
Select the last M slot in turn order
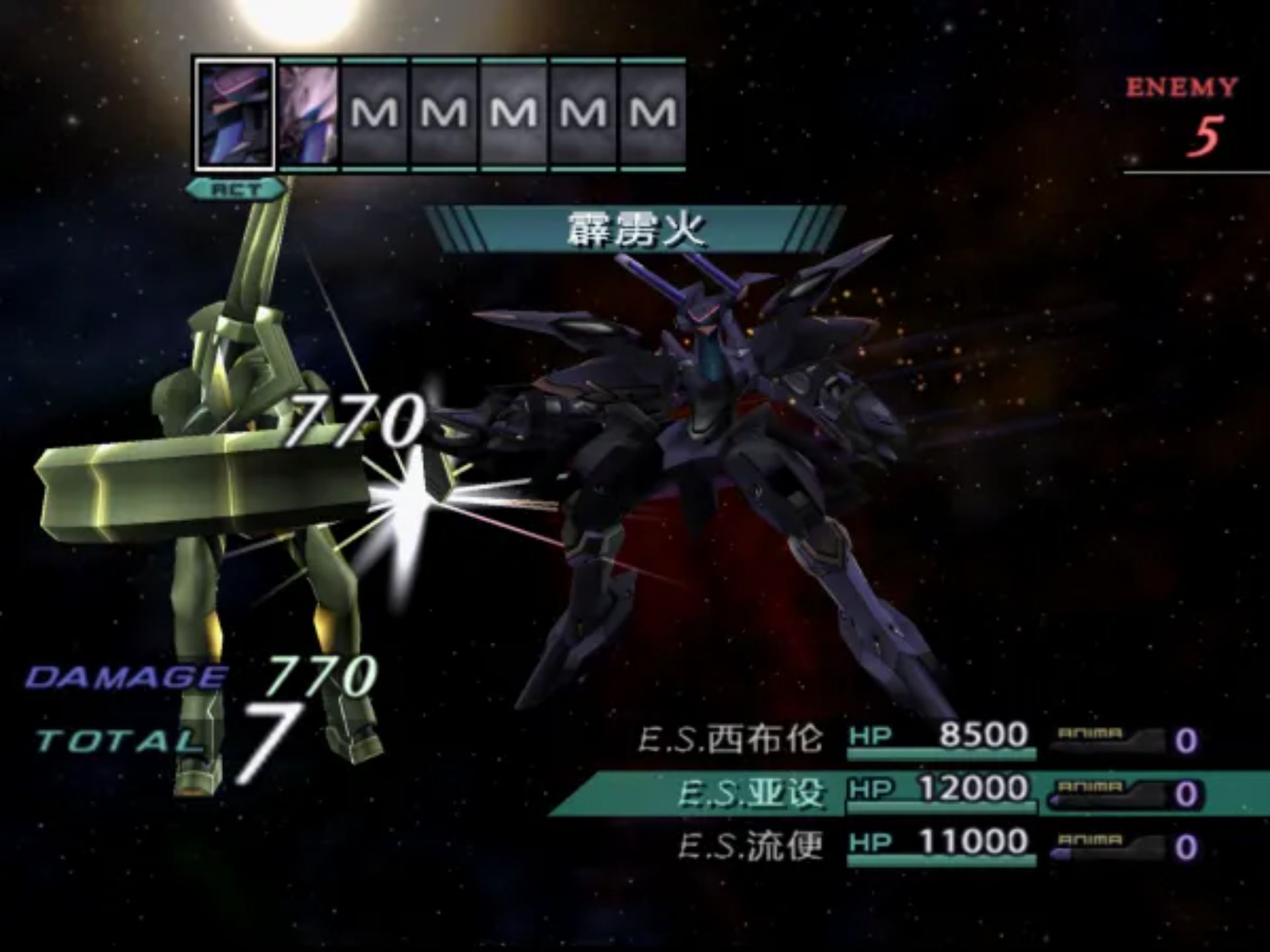coord(652,112)
